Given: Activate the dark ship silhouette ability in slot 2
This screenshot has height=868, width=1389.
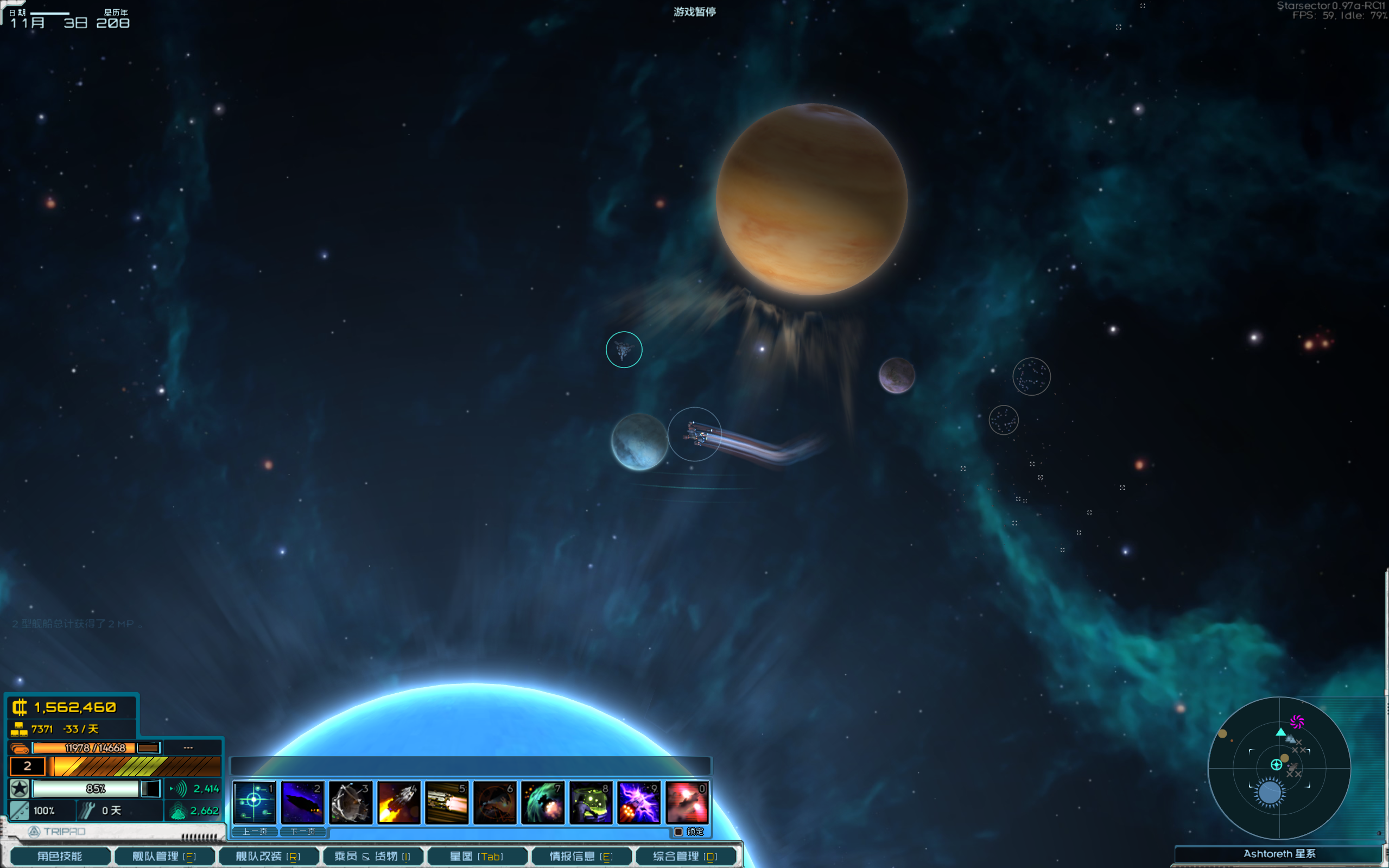Looking at the screenshot, I should [x=302, y=801].
